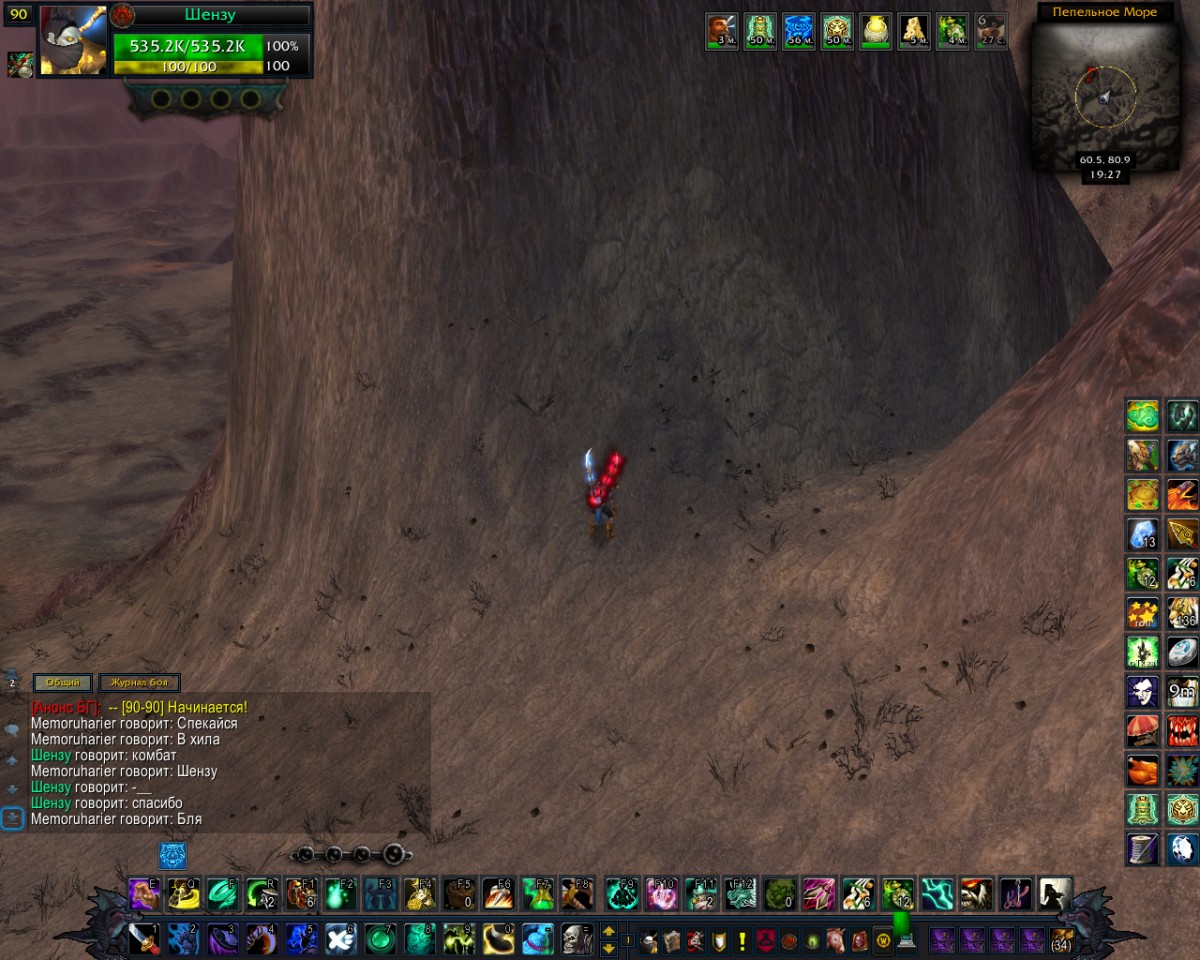Use the sword ability bound to key 1
Image resolution: width=1200 pixels, height=960 pixels.
point(143,939)
